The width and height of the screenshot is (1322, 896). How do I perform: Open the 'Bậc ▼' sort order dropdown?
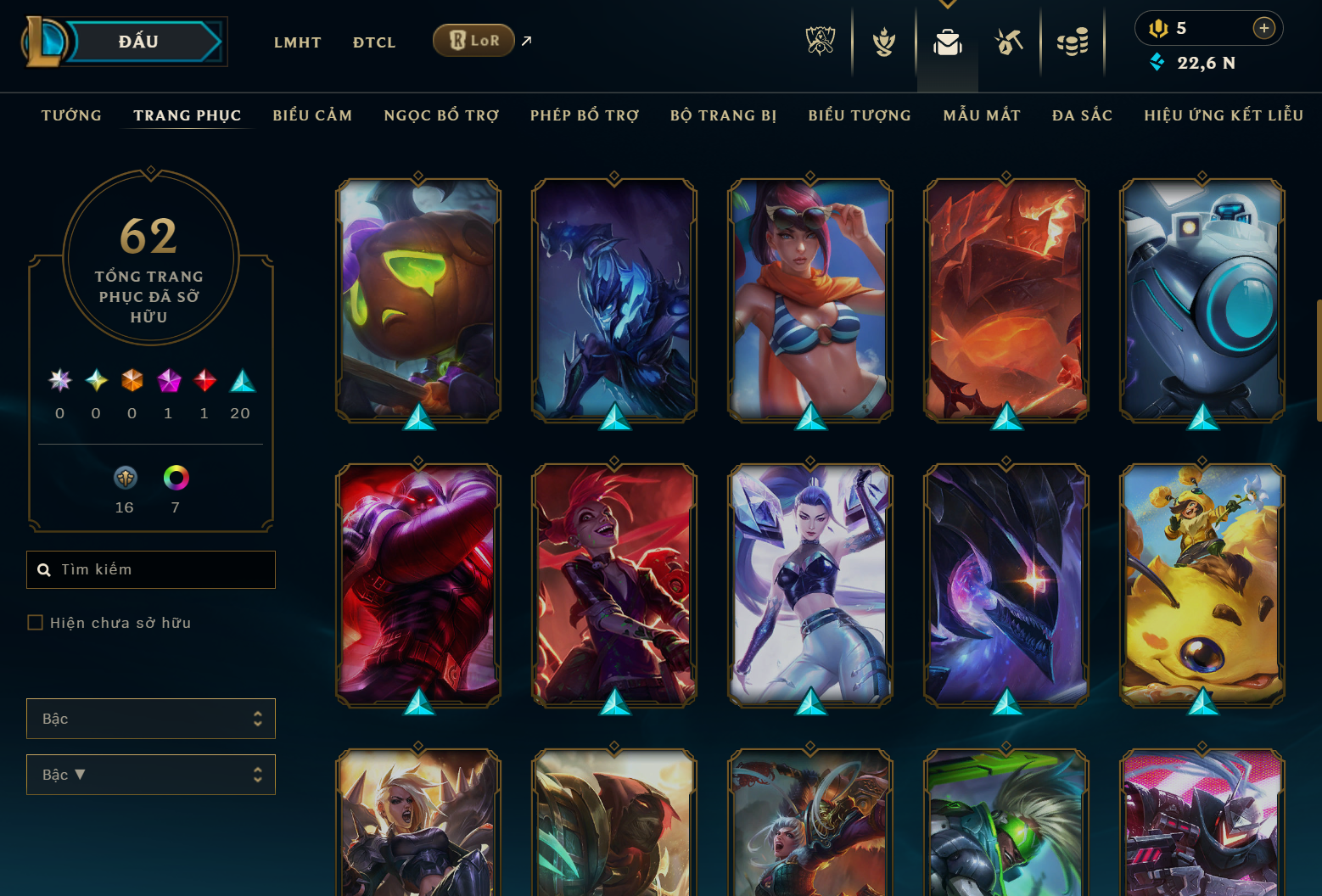(151, 775)
